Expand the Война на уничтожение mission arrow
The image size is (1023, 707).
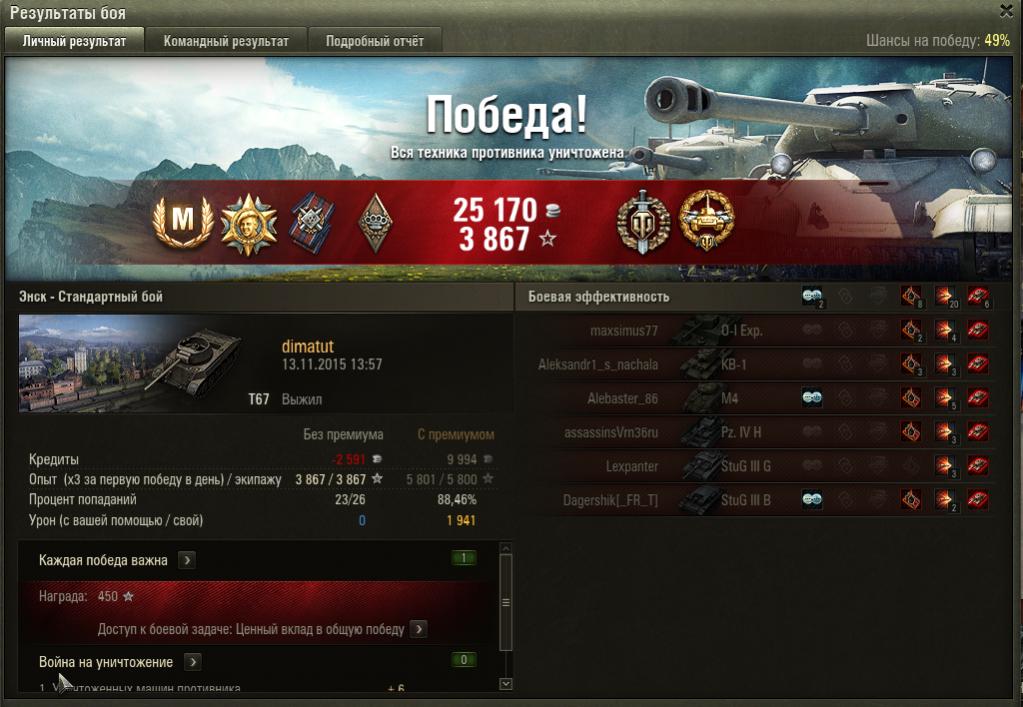pos(192,662)
